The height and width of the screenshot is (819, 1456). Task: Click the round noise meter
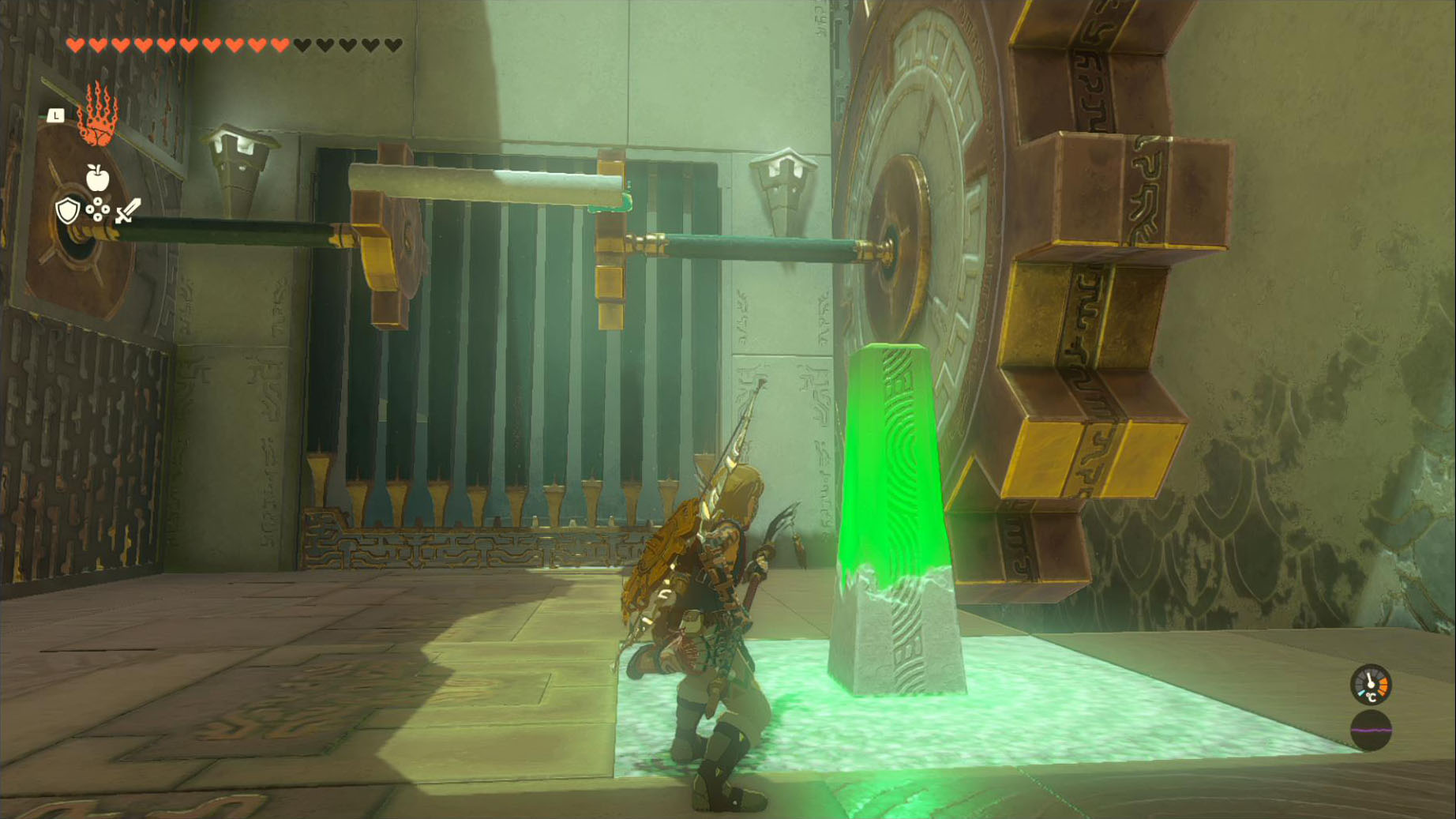[1370, 730]
